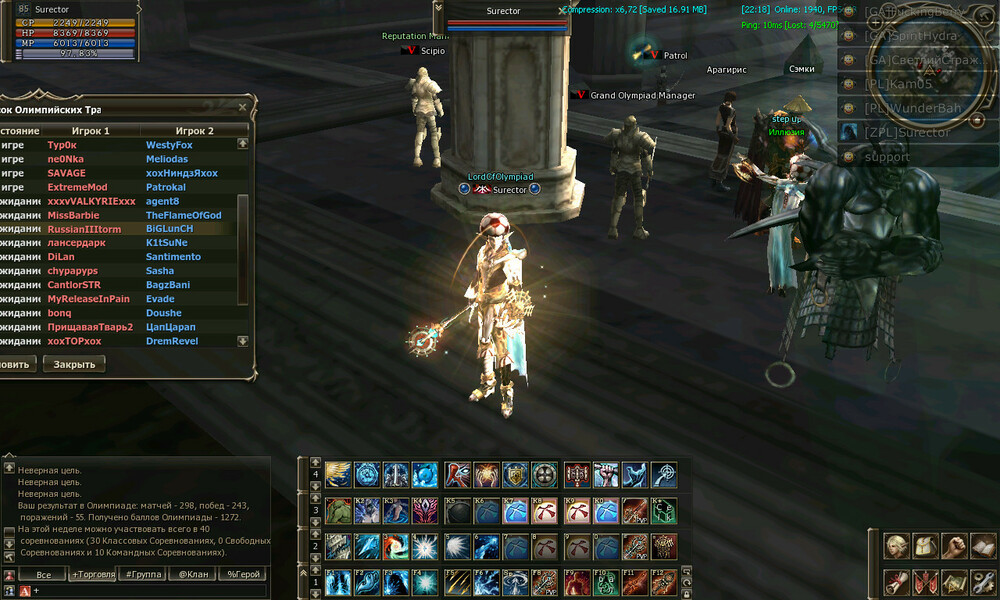This screenshot has width=1000, height=600.
Task: Select party member [PL]Kam05
Action: tap(898, 84)
